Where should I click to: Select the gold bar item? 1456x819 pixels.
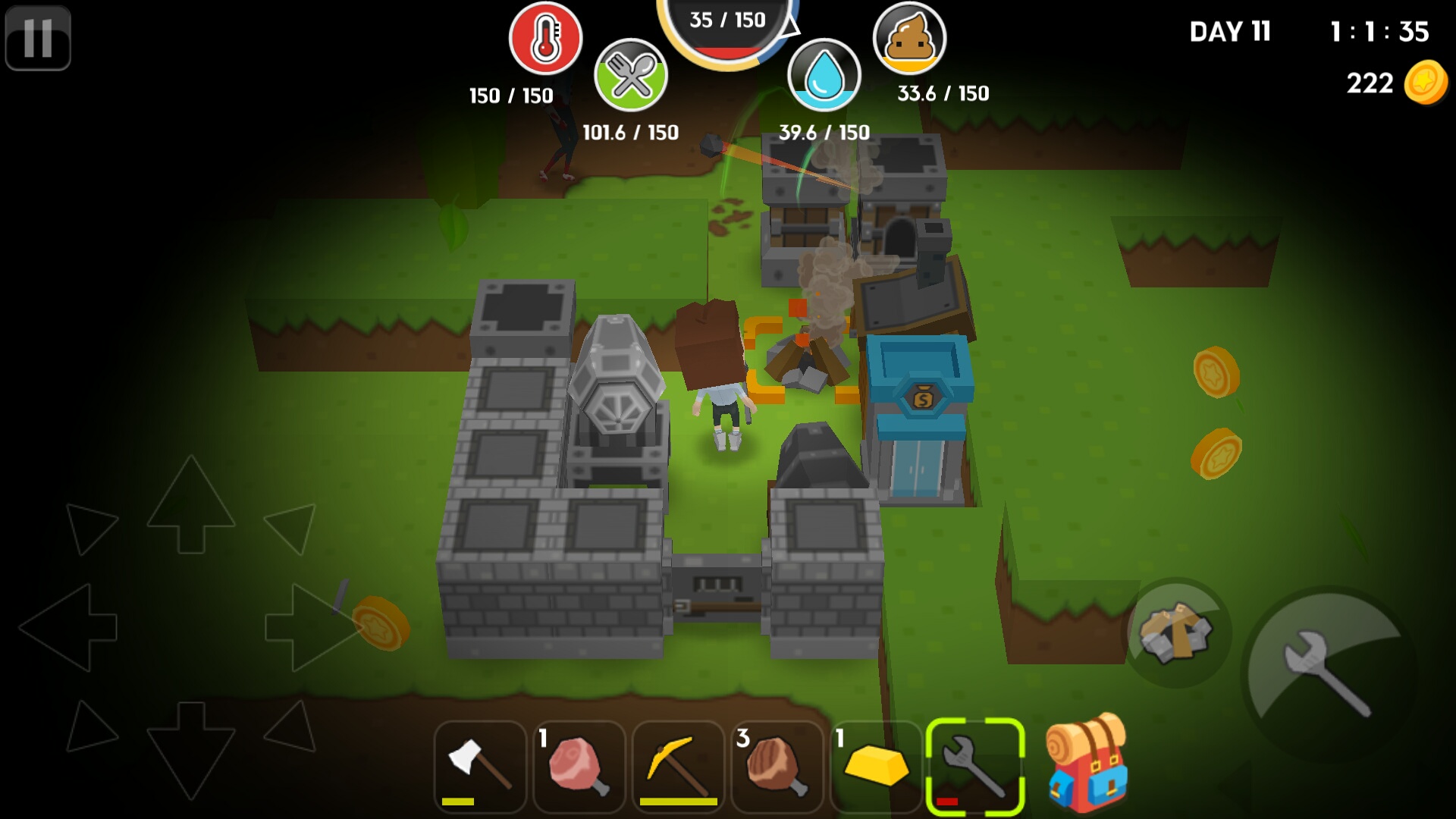[x=876, y=766]
